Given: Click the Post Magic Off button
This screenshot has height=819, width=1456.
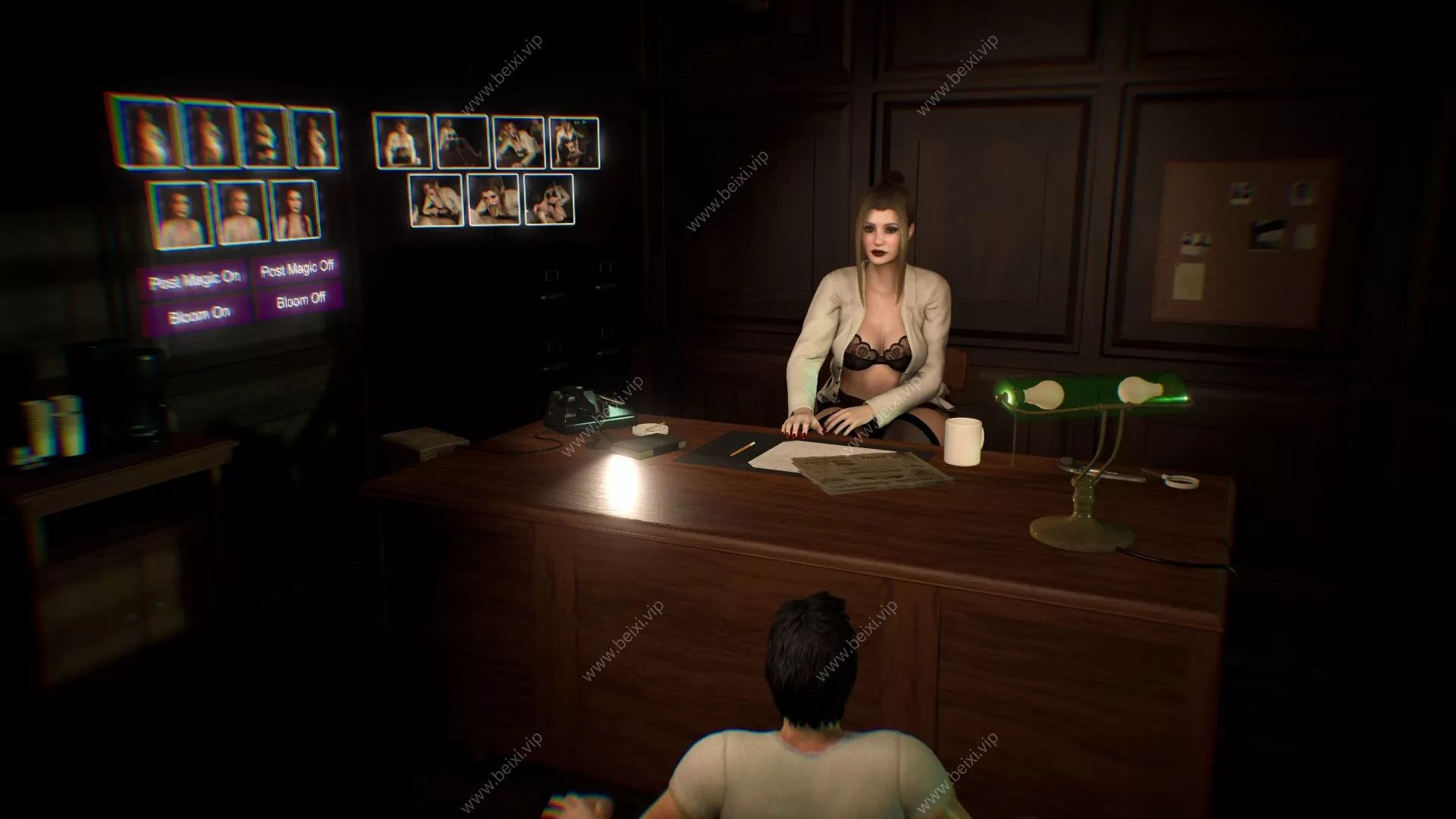Looking at the screenshot, I should tap(297, 268).
